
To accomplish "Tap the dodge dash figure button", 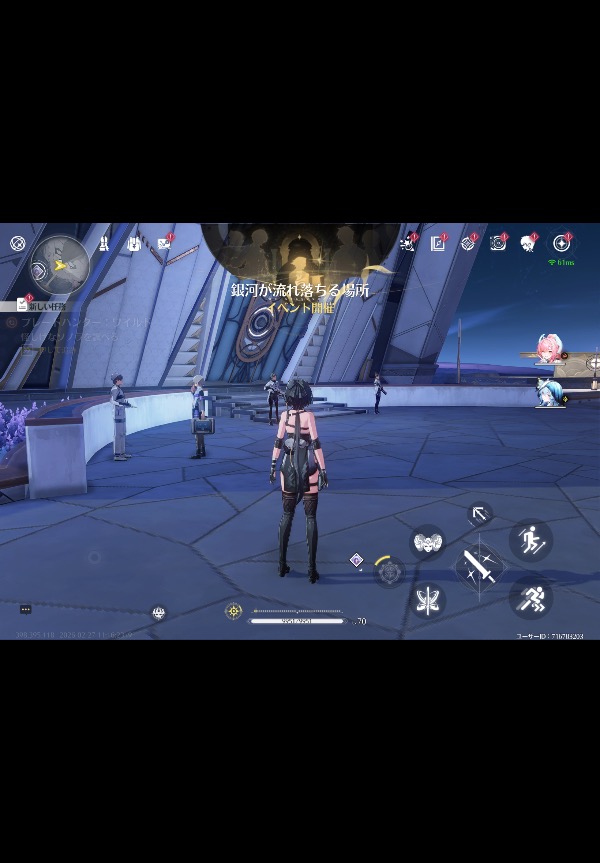I will coord(530,541).
